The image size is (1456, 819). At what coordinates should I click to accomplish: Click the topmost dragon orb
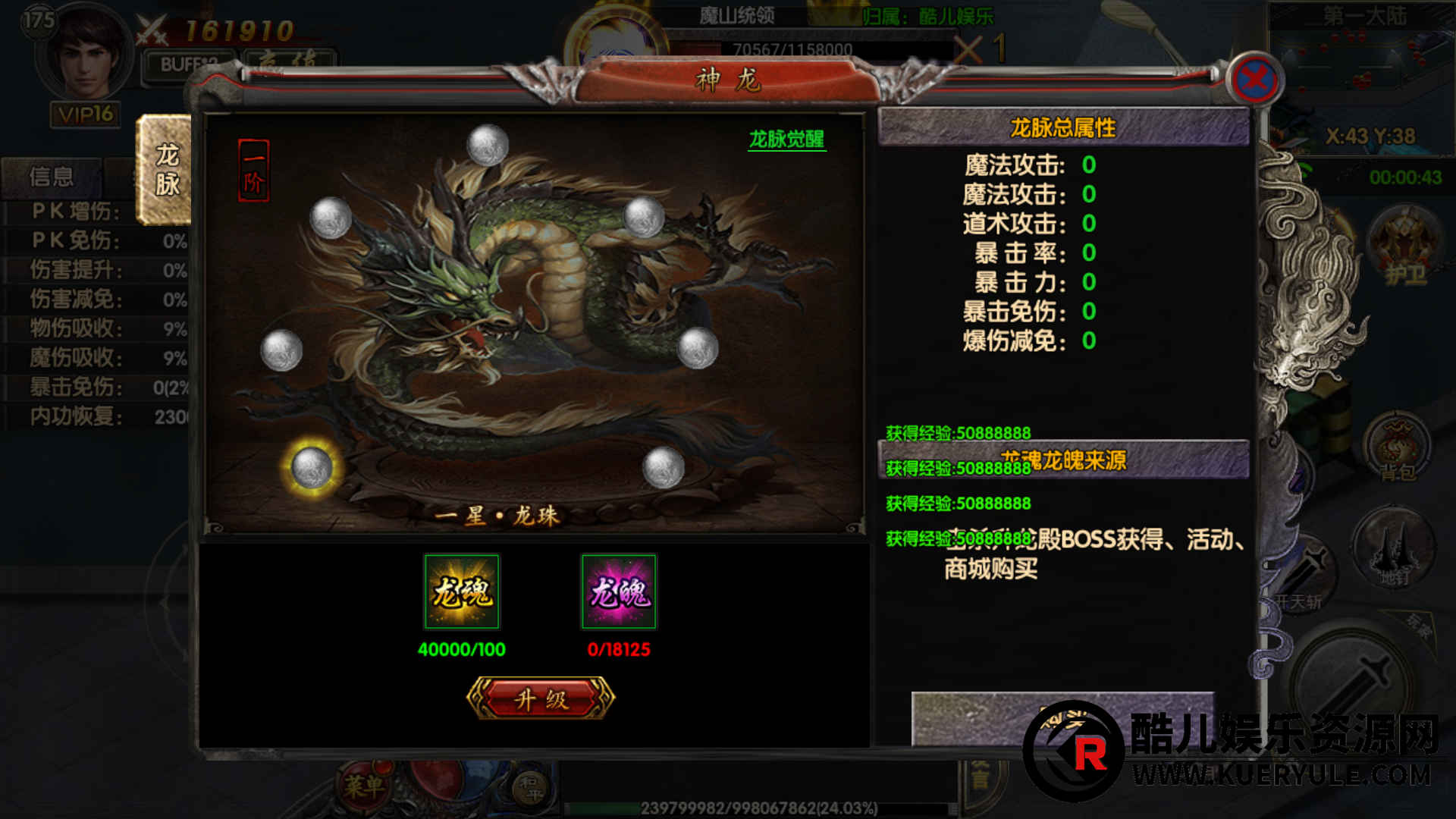tap(488, 144)
